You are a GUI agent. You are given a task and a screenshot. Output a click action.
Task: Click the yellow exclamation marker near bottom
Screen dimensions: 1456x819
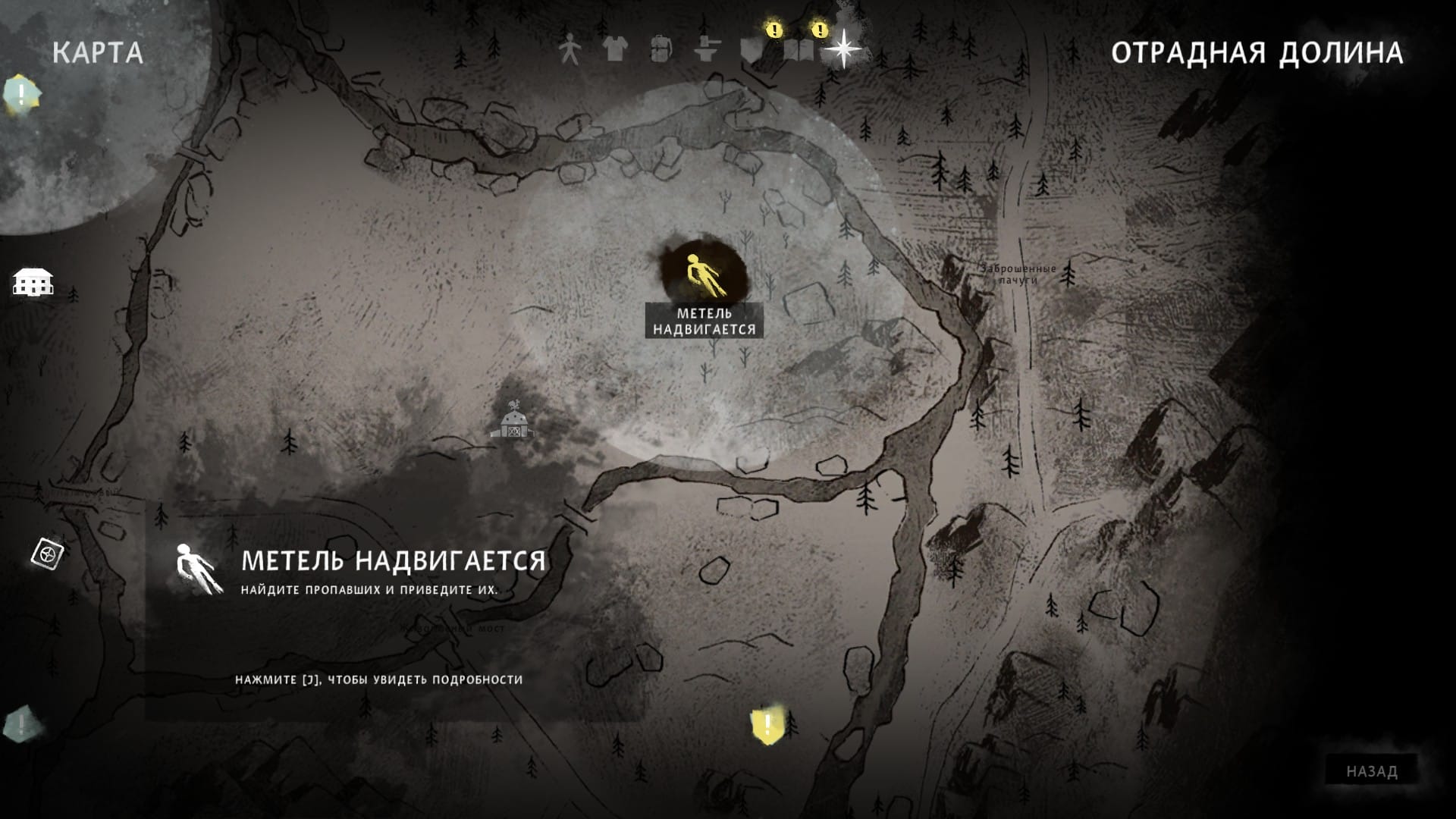click(767, 726)
